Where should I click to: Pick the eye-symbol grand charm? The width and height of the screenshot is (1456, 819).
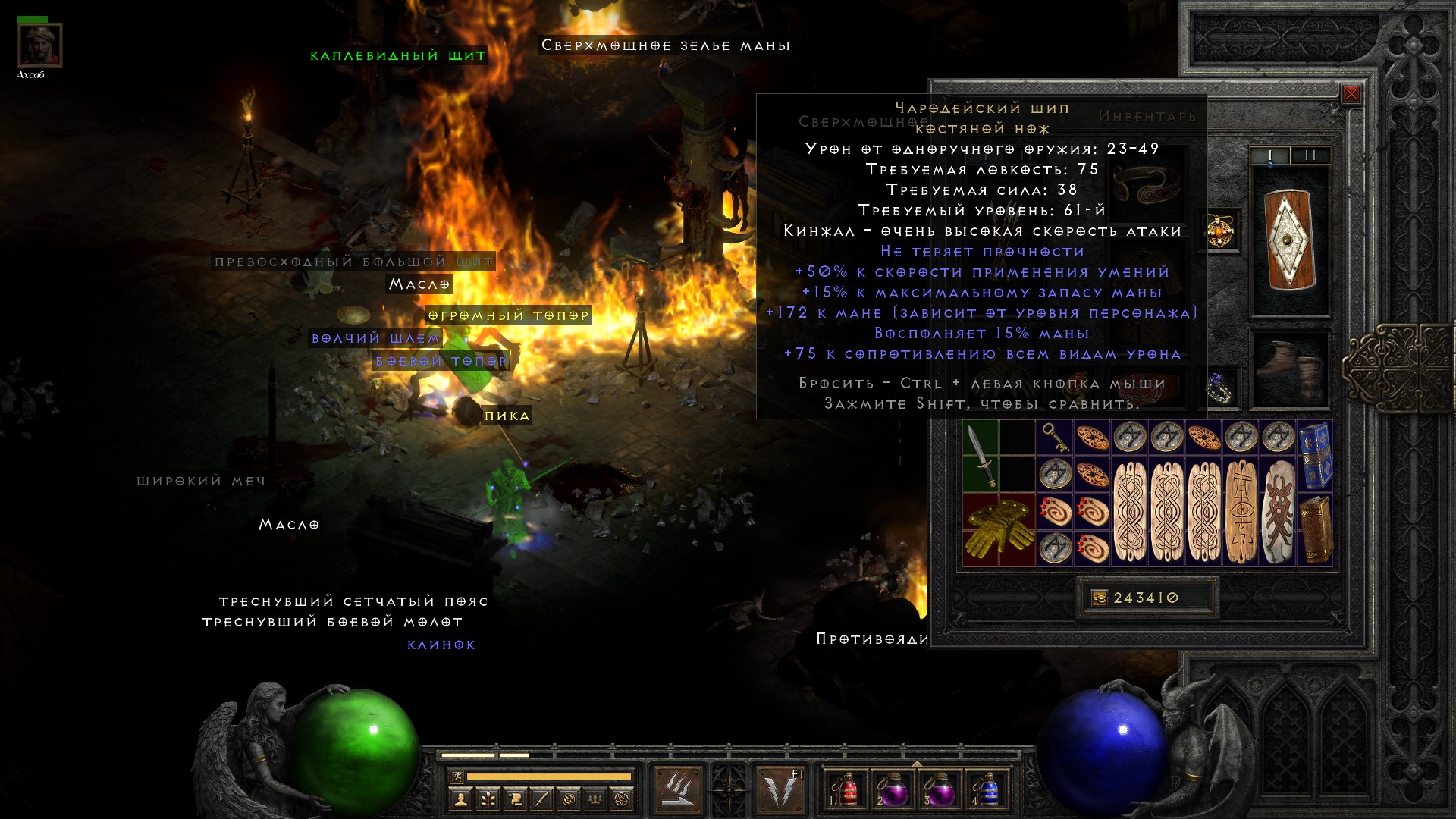click(x=1241, y=511)
